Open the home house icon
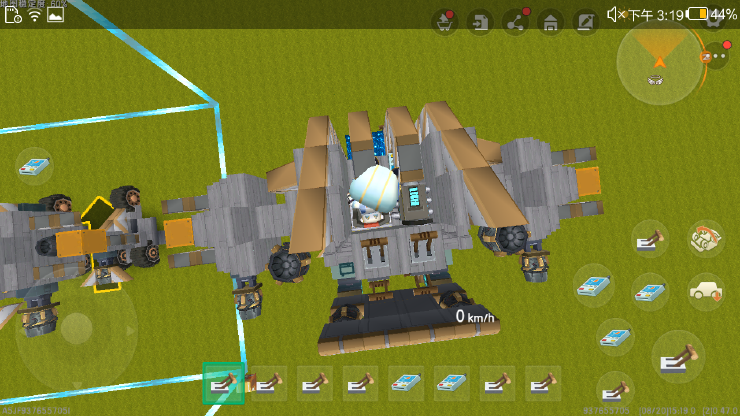Screen dimensions: 740x416 [550, 22]
